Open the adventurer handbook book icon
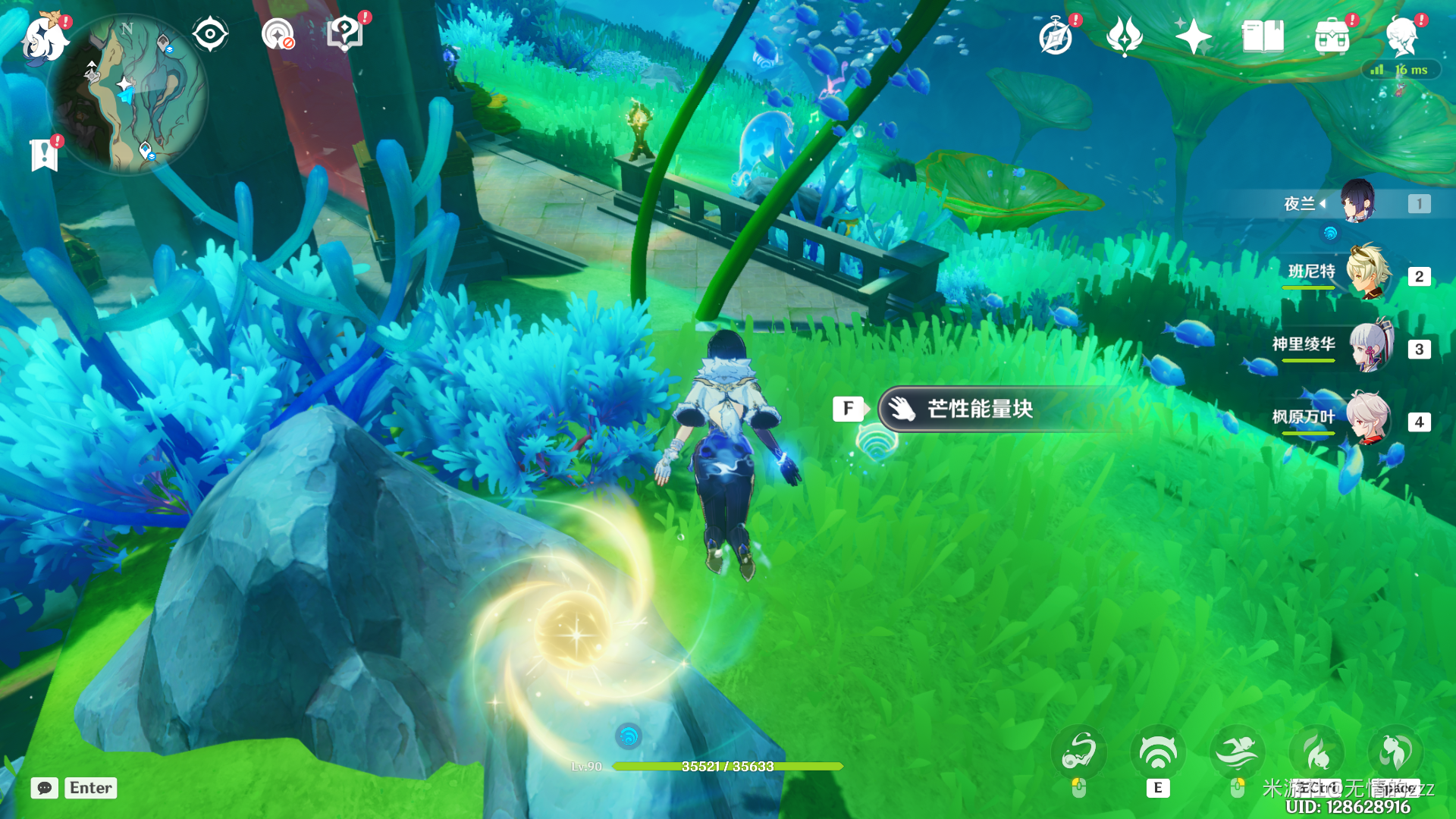This screenshot has height=819, width=1456. (x=1263, y=36)
